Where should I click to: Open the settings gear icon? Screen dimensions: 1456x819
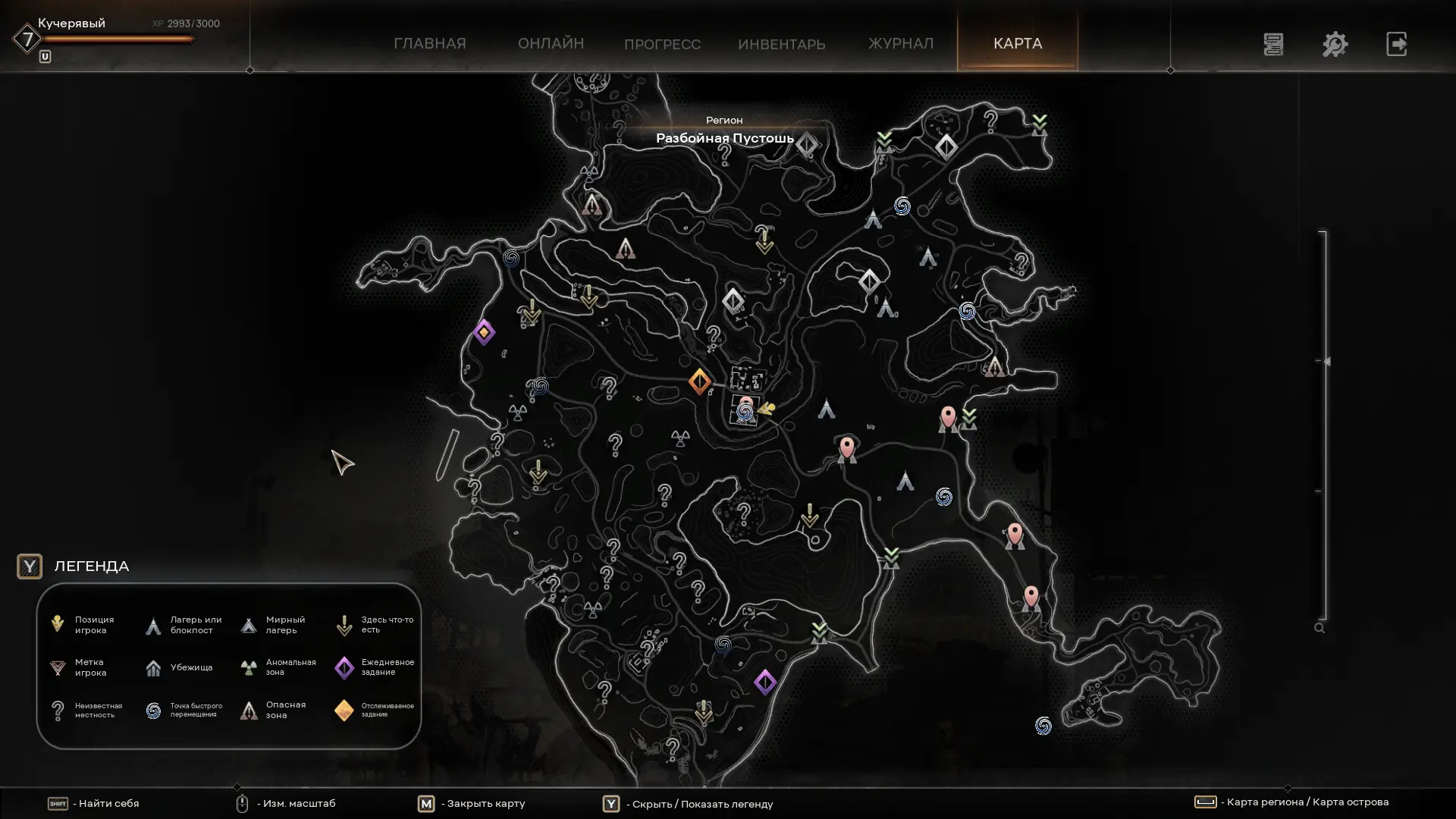(x=1335, y=44)
